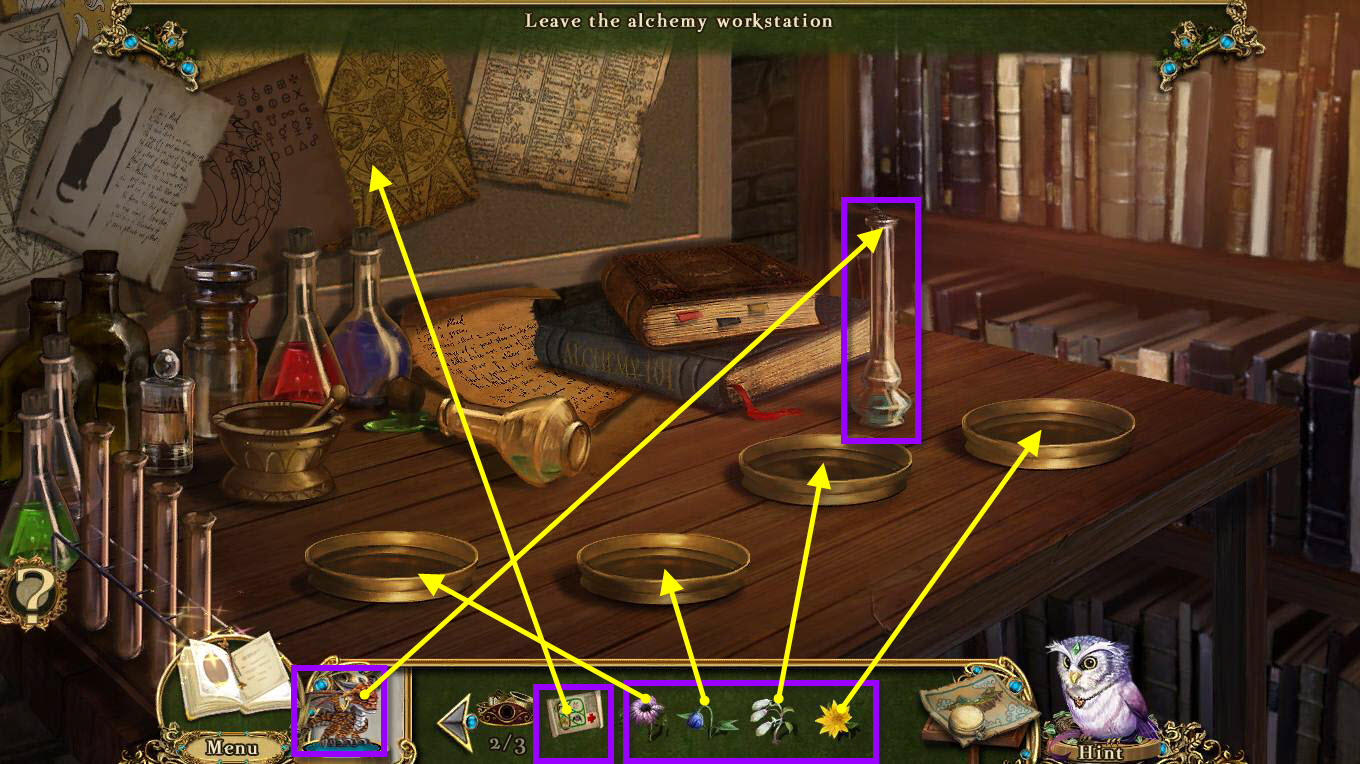
Task: Ask the owl for a Hint
Action: (1101, 752)
